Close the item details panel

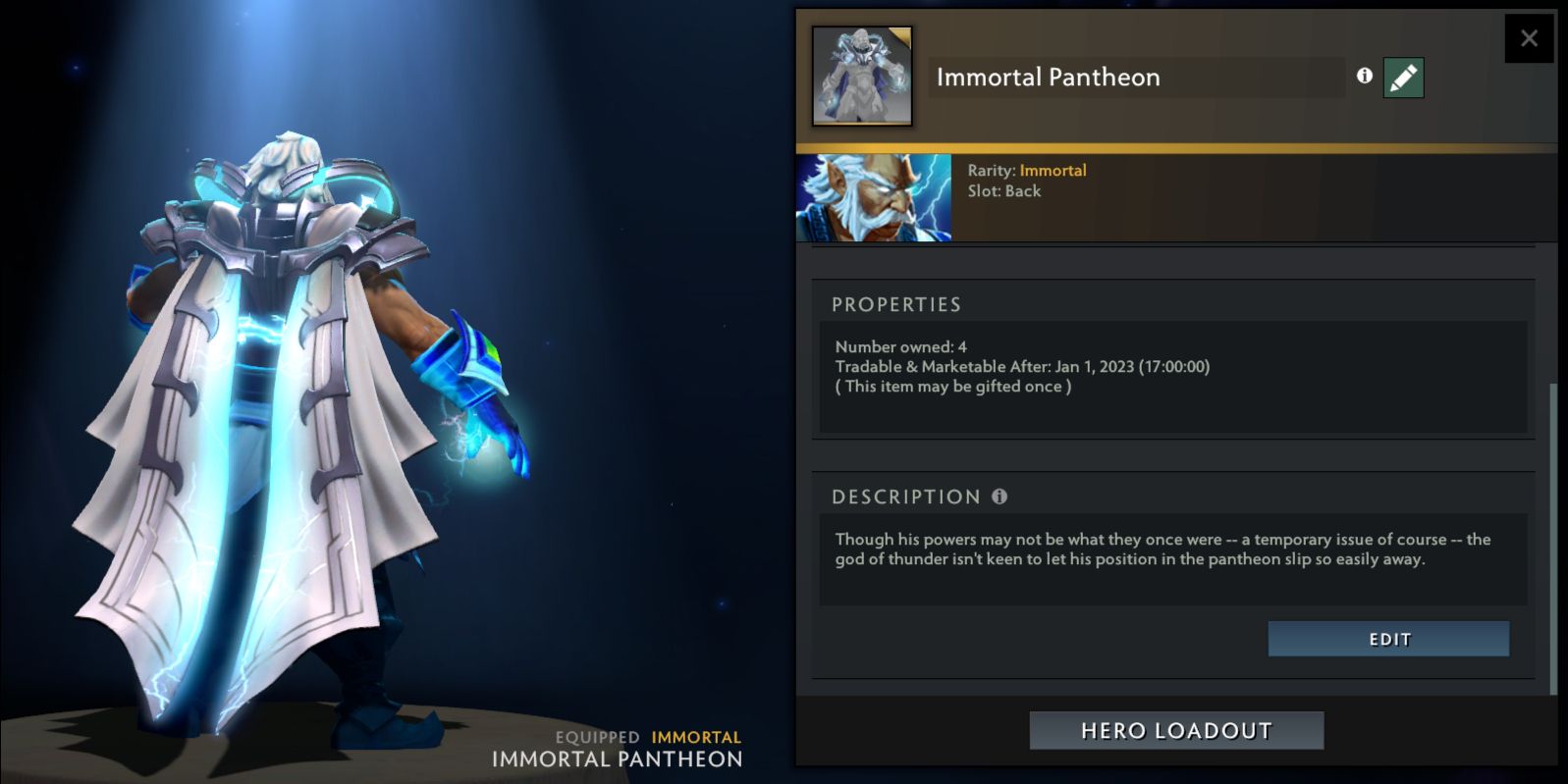point(1529,39)
